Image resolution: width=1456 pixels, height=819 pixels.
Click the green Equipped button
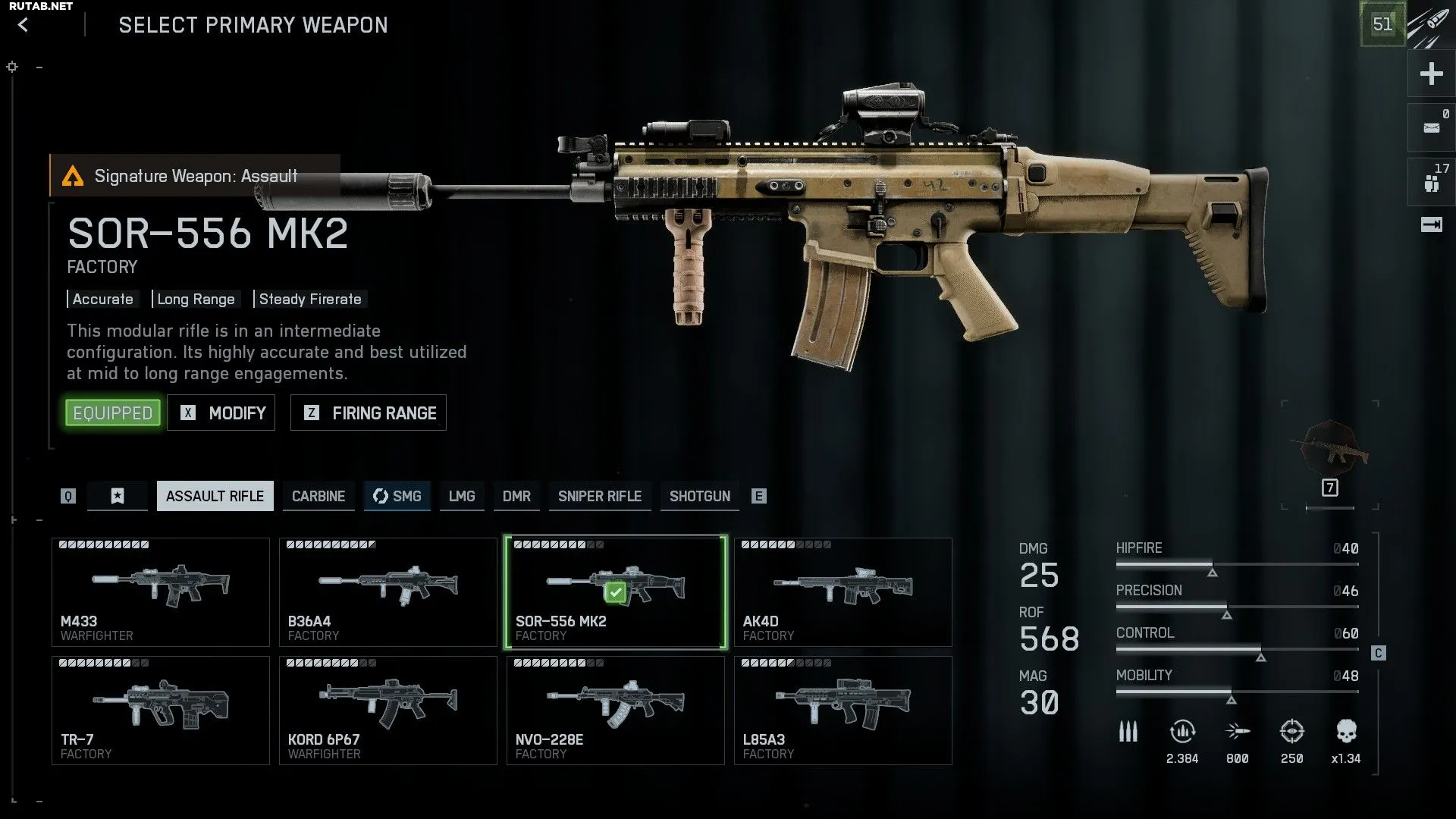pos(113,413)
